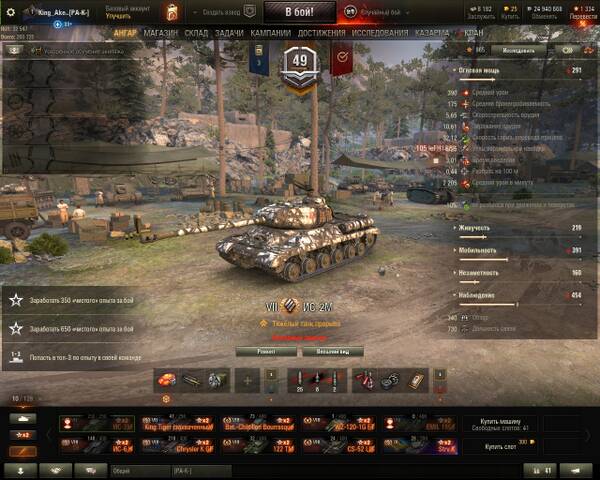This screenshot has height=480, width=600.
Task: Choose the Bat.-Châtillon Bourrasque tank
Action: point(258,424)
